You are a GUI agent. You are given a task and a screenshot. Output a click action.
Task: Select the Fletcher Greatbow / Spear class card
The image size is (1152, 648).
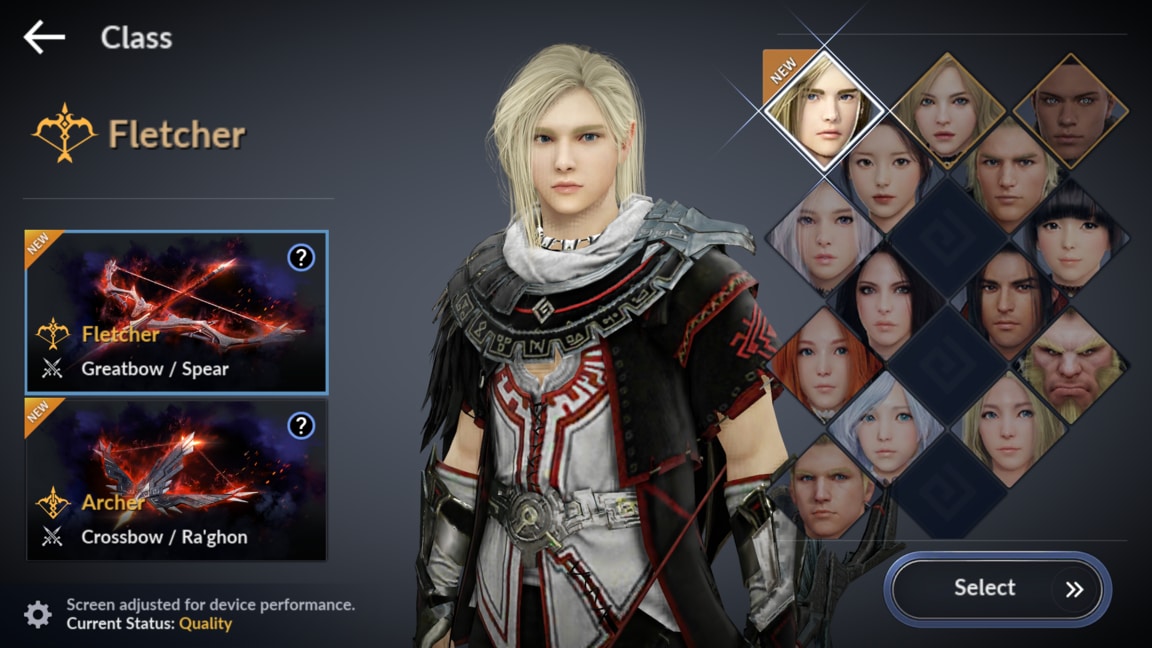click(176, 312)
